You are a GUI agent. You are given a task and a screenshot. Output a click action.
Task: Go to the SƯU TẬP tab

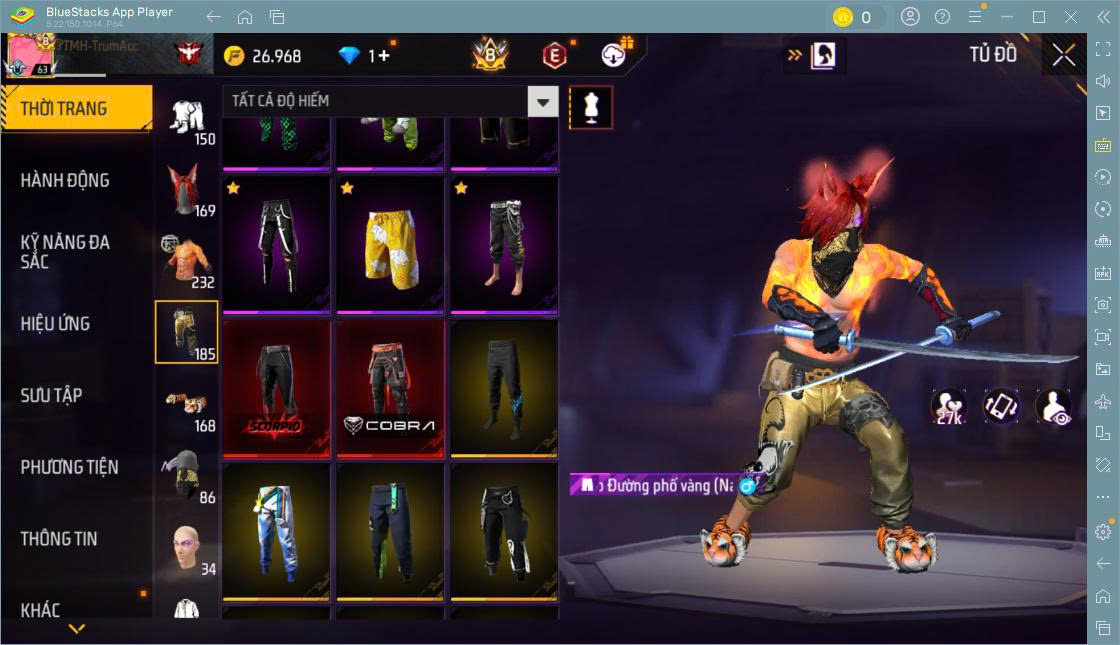tap(51, 396)
